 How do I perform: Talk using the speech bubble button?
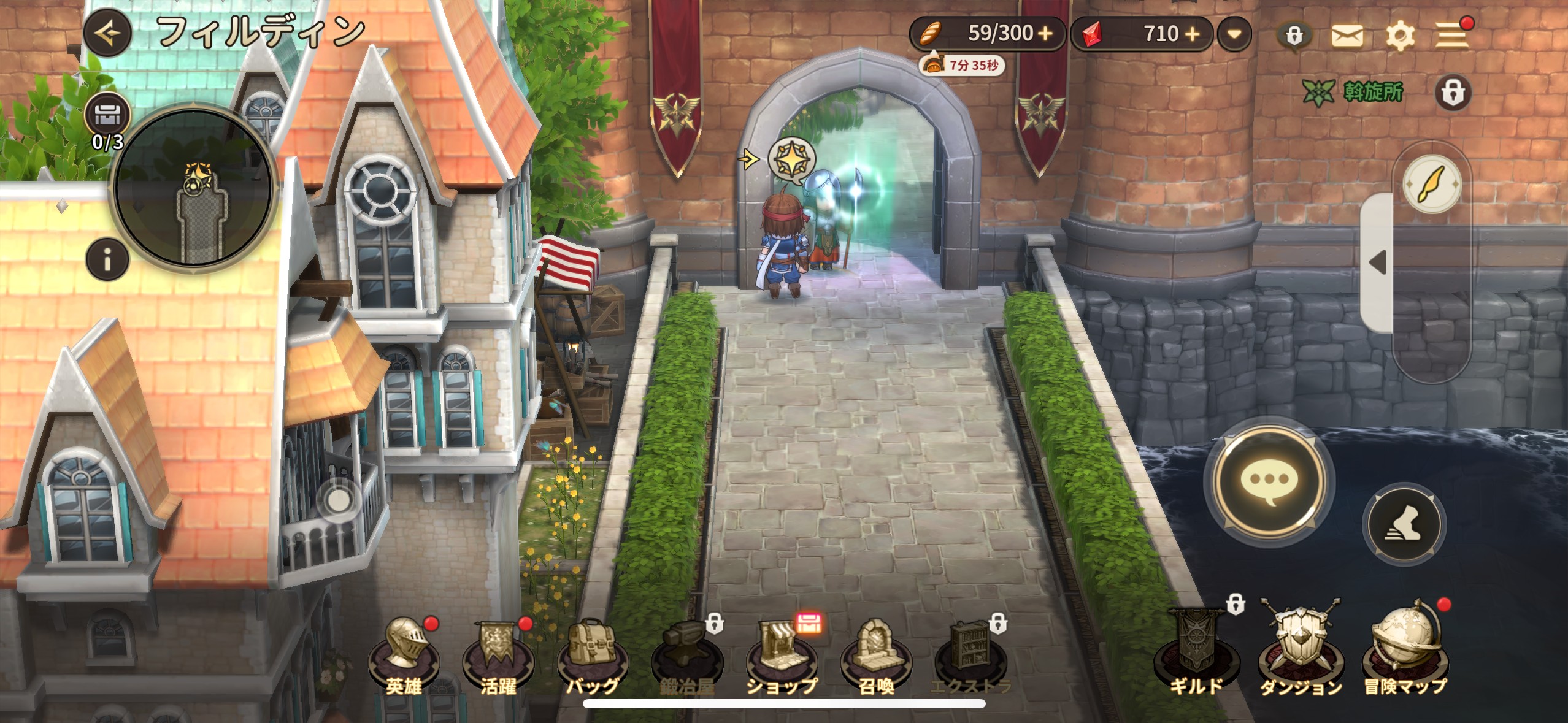(1269, 481)
